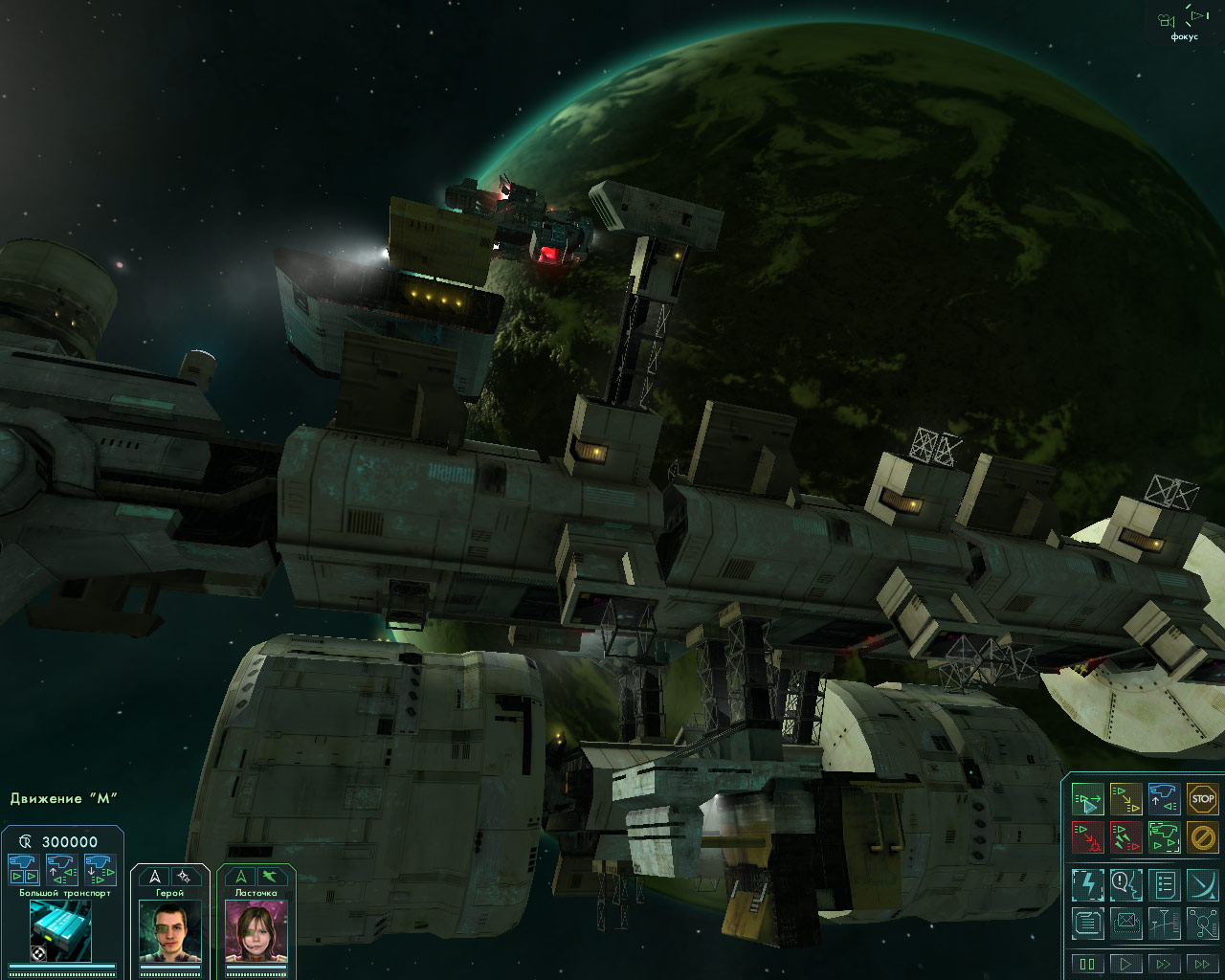Image resolution: width=1225 pixels, height=980 pixels.
Task: Select the blue dock-with-ship command
Action: pos(1164,799)
